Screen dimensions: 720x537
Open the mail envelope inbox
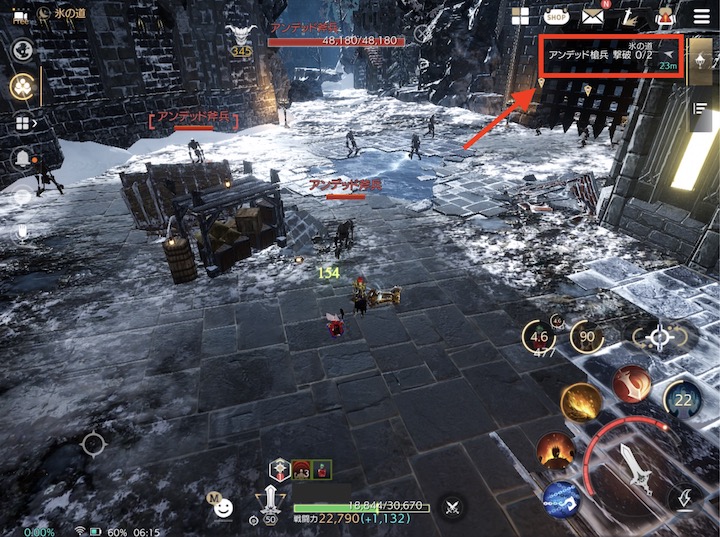593,16
